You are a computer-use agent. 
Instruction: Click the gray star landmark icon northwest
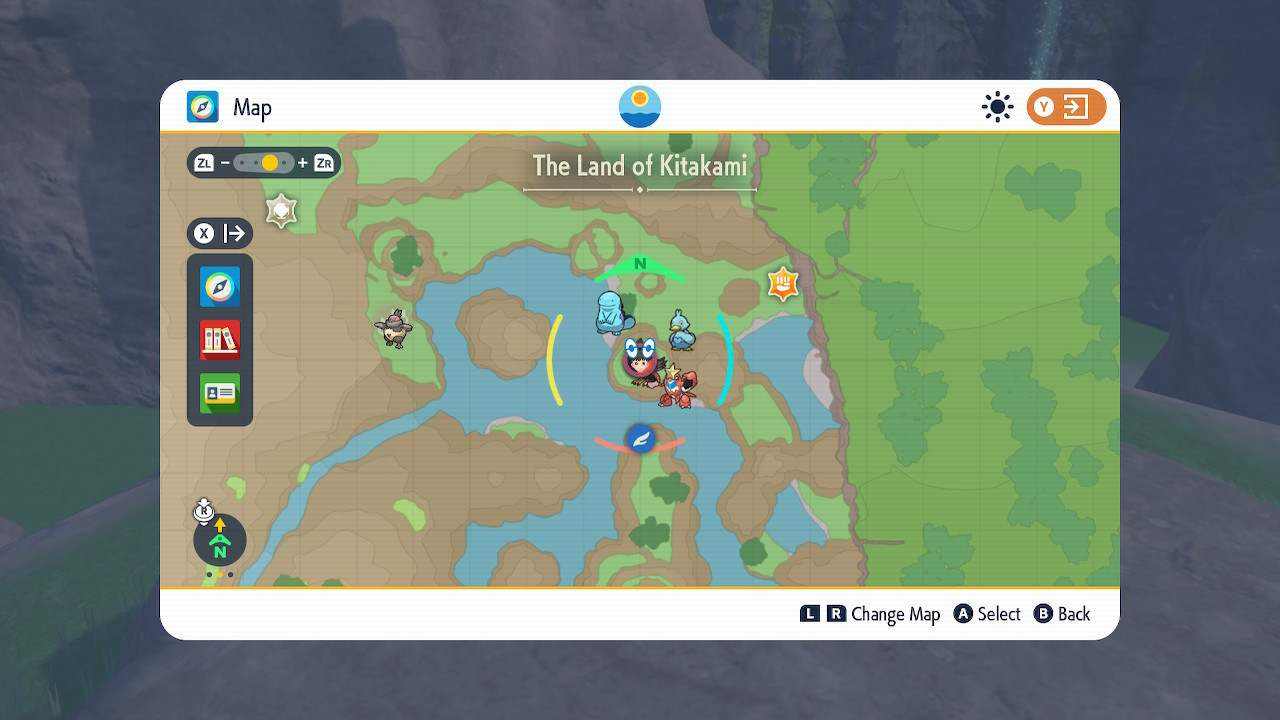tap(281, 211)
